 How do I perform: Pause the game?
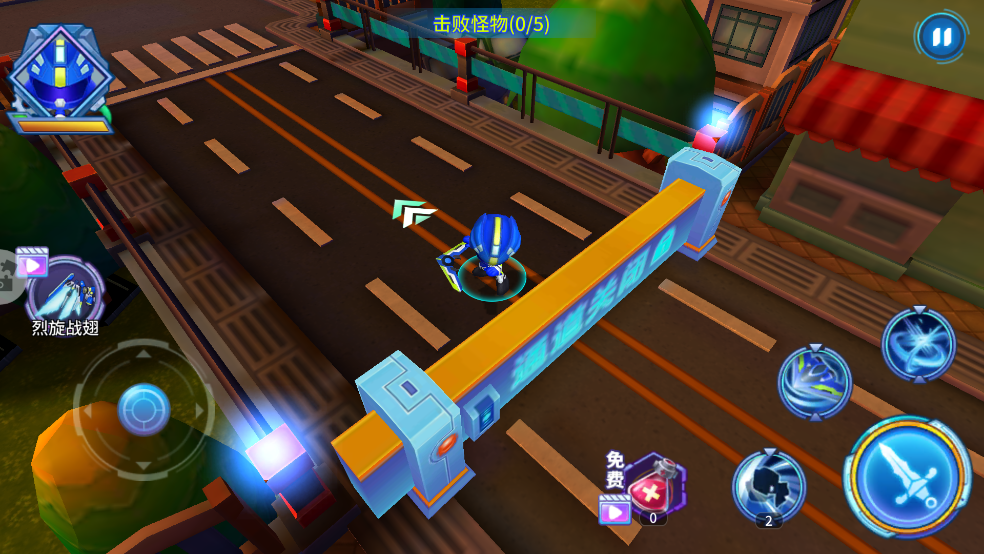point(940,38)
